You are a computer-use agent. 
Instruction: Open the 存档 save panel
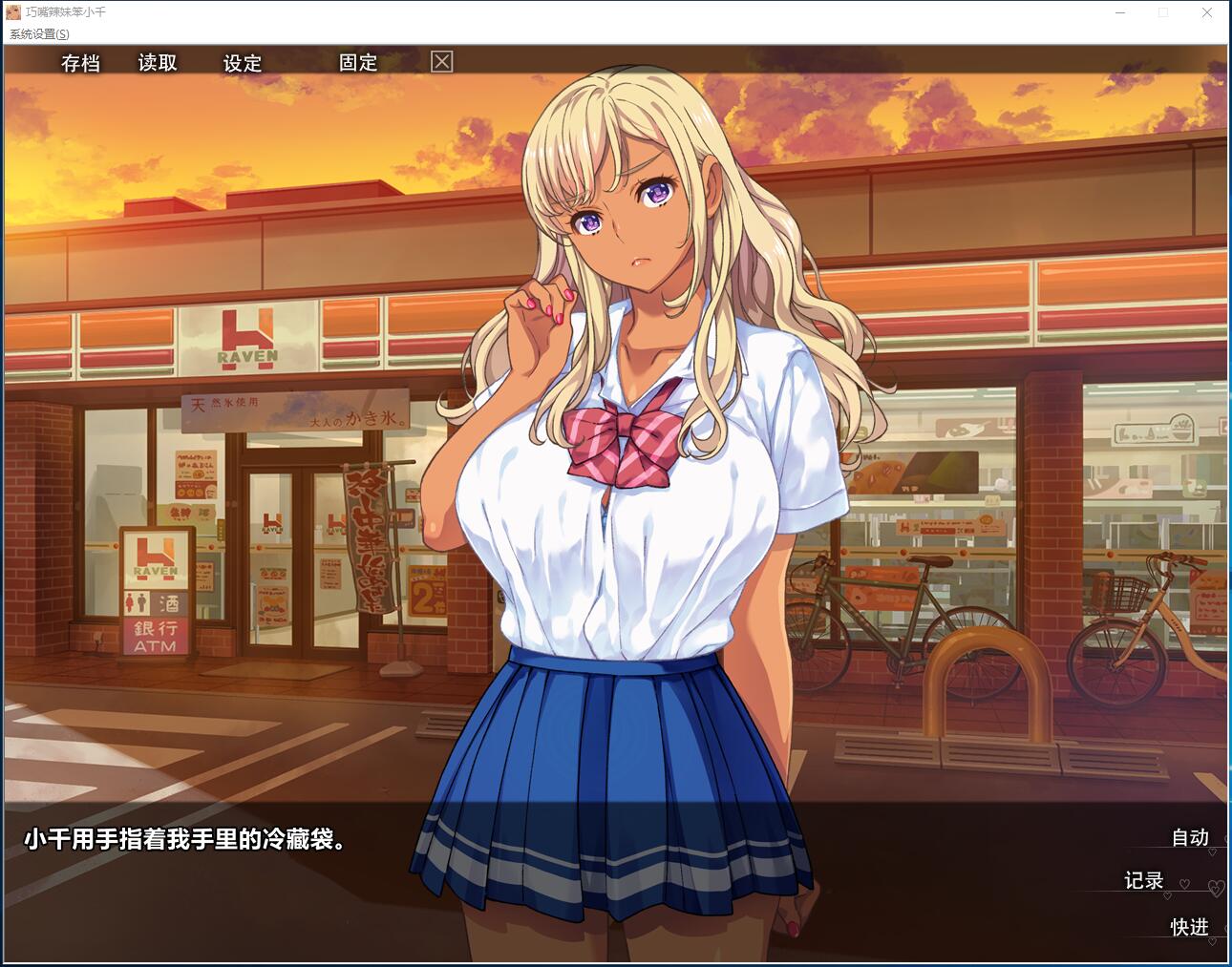pos(81,63)
